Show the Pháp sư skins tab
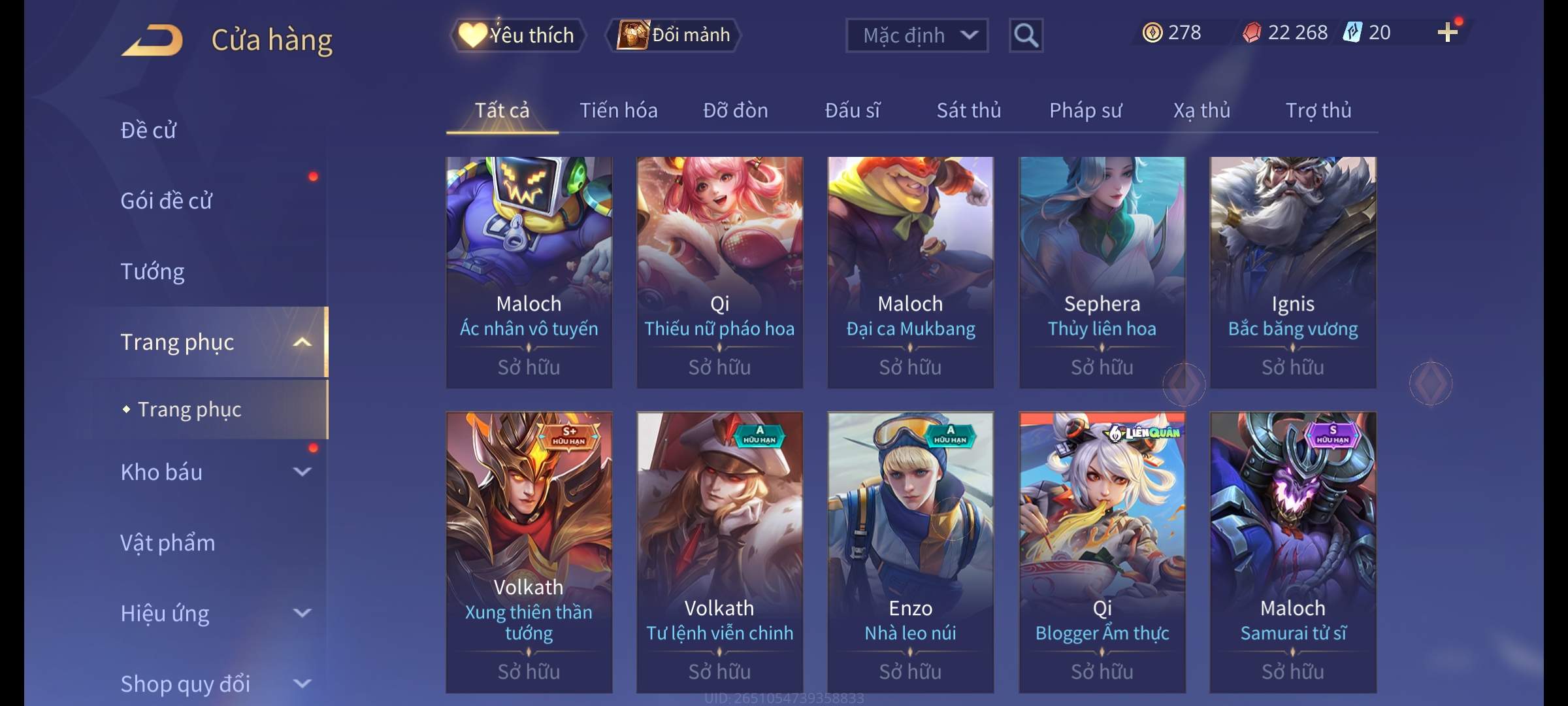This screenshot has height=706, width=1568. (1085, 110)
